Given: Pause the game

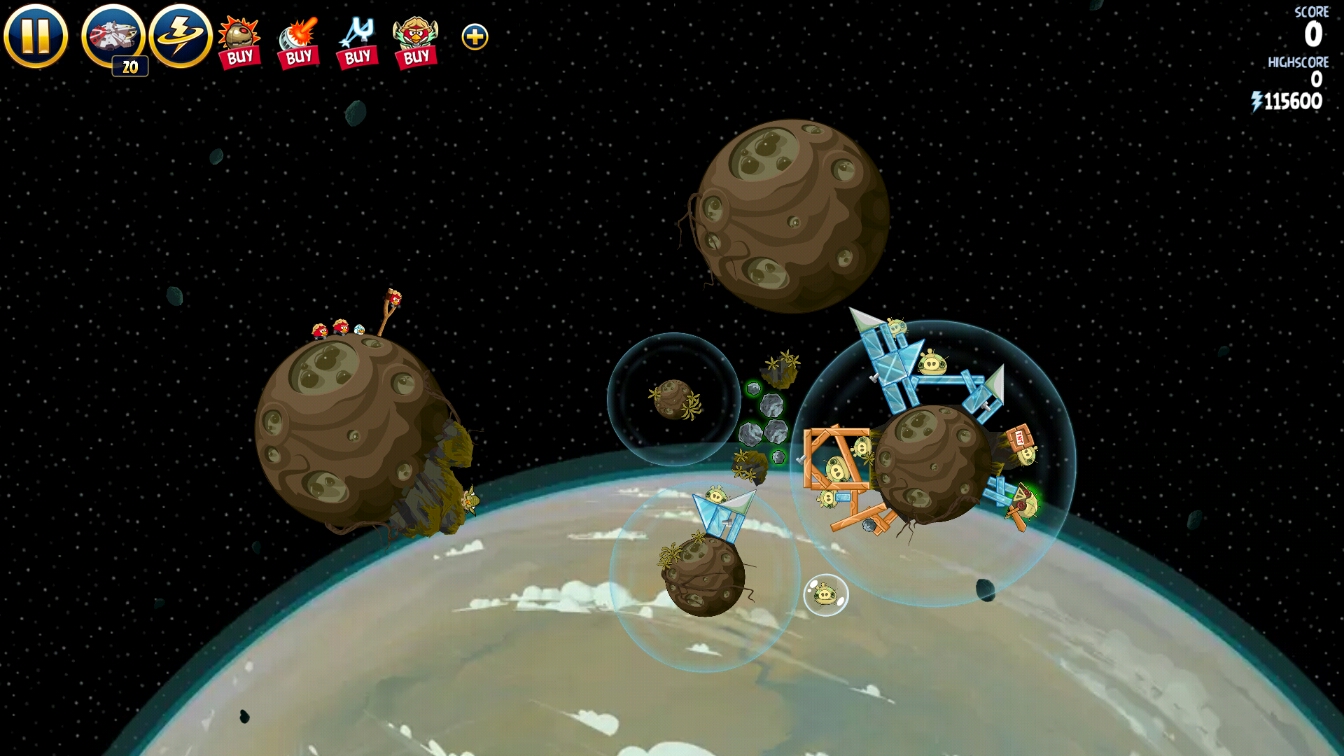Looking at the screenshot, I should pyautogui.click(x=35, y=36).
